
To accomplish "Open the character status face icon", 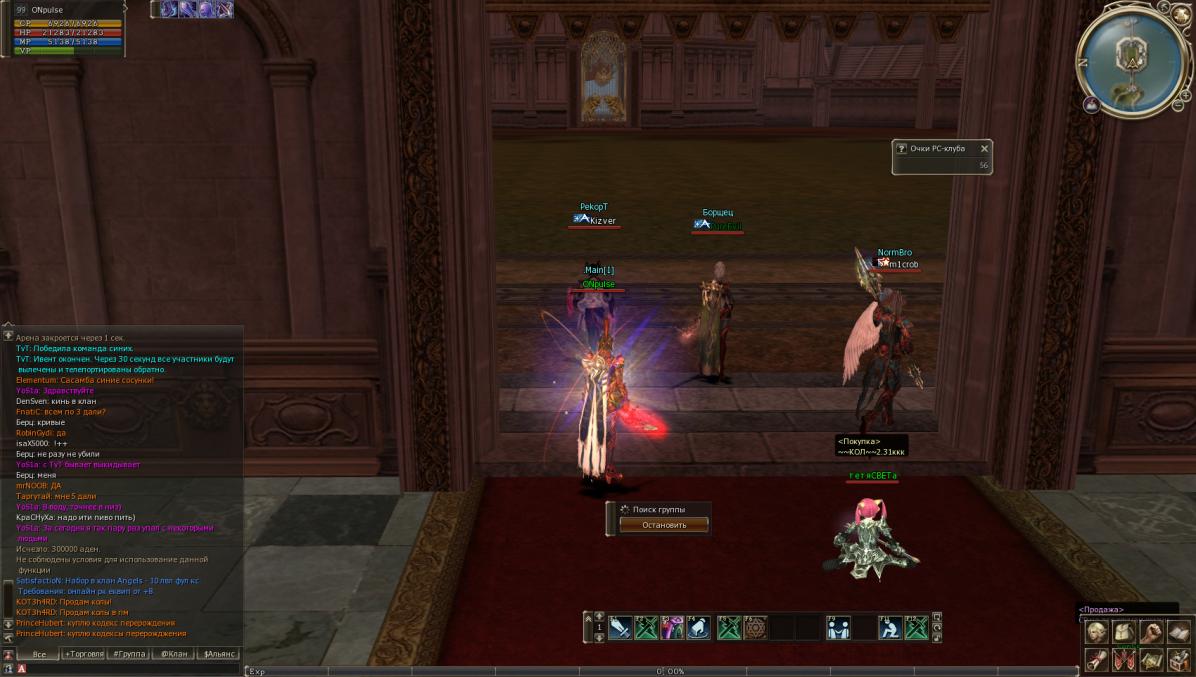I will click(x=1098, y=632).
